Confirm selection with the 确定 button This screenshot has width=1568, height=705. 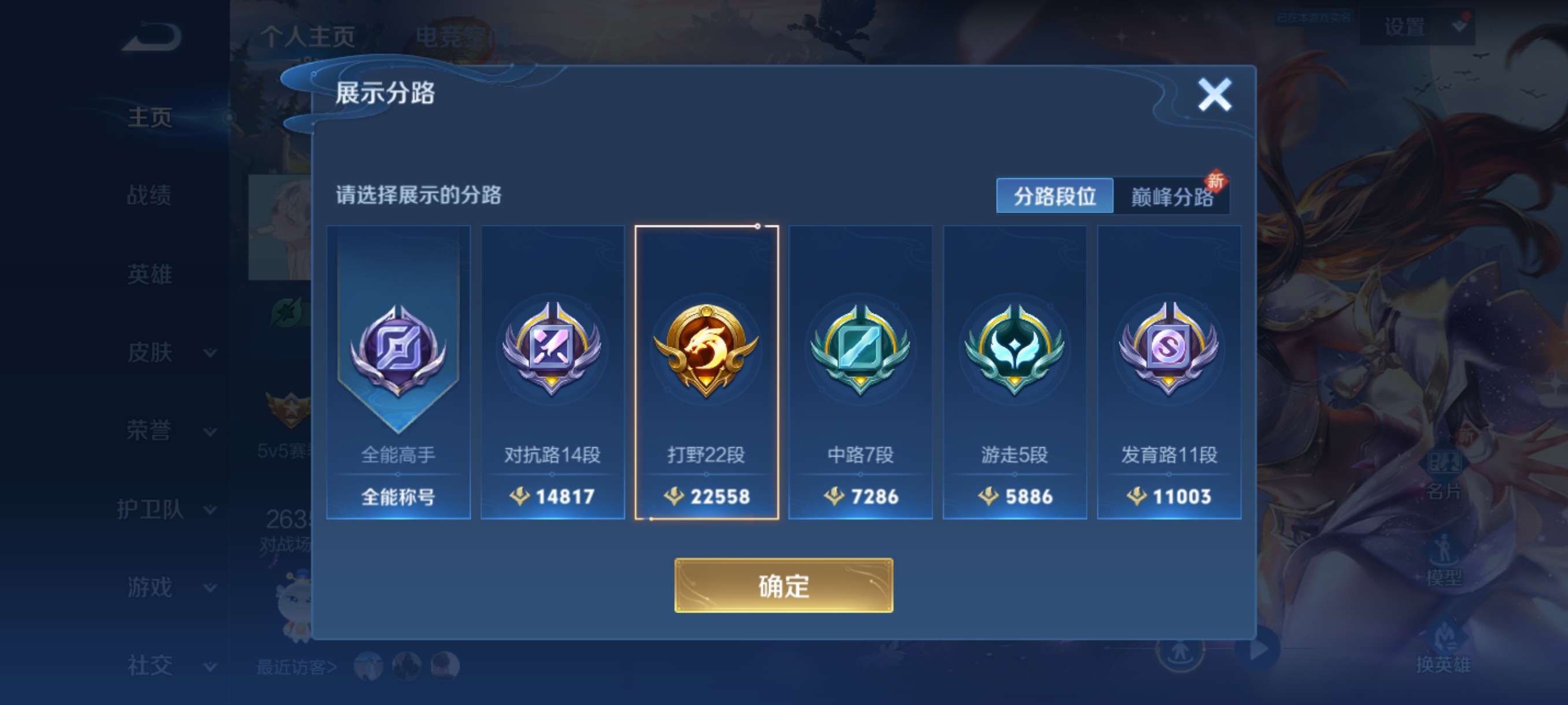[784, 587]
